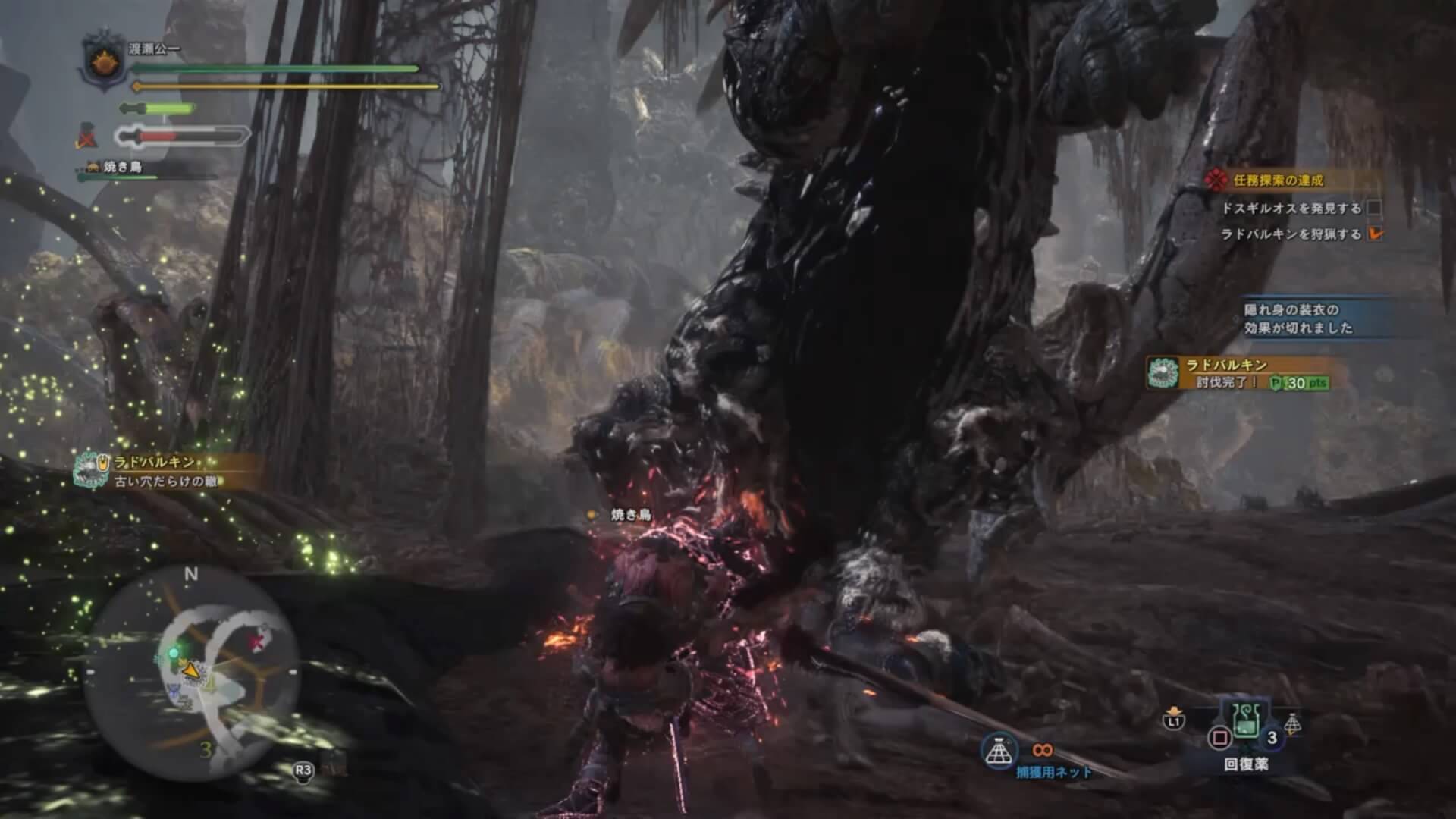The height and width of the screenshot is (819, 1456).
Task: Click the crossed-out mantle status icon
Action: [x=86, y=137]
